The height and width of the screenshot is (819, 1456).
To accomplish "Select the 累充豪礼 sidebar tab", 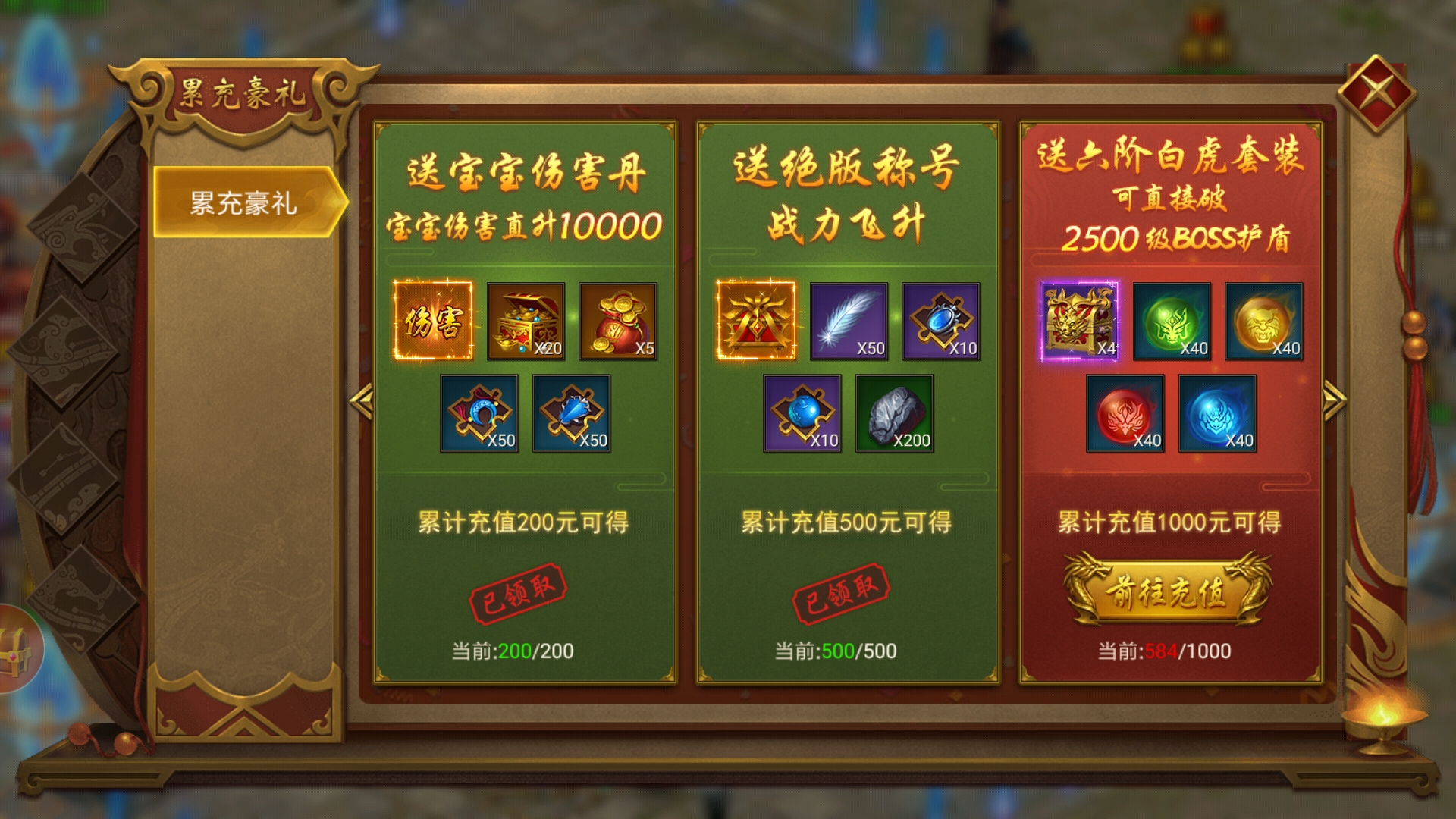I will 241,202.
